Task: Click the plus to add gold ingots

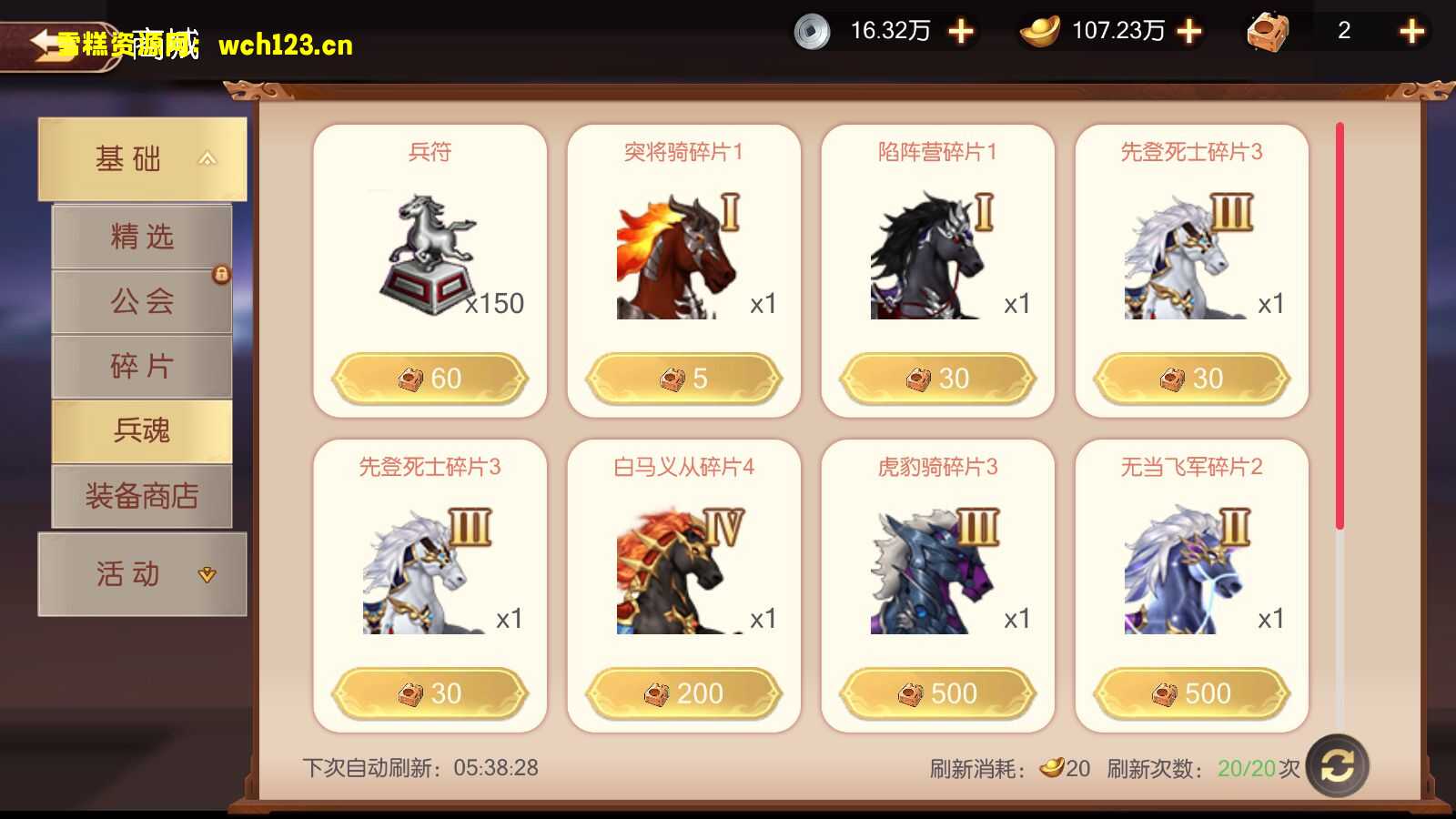Action: point(1187,31)
